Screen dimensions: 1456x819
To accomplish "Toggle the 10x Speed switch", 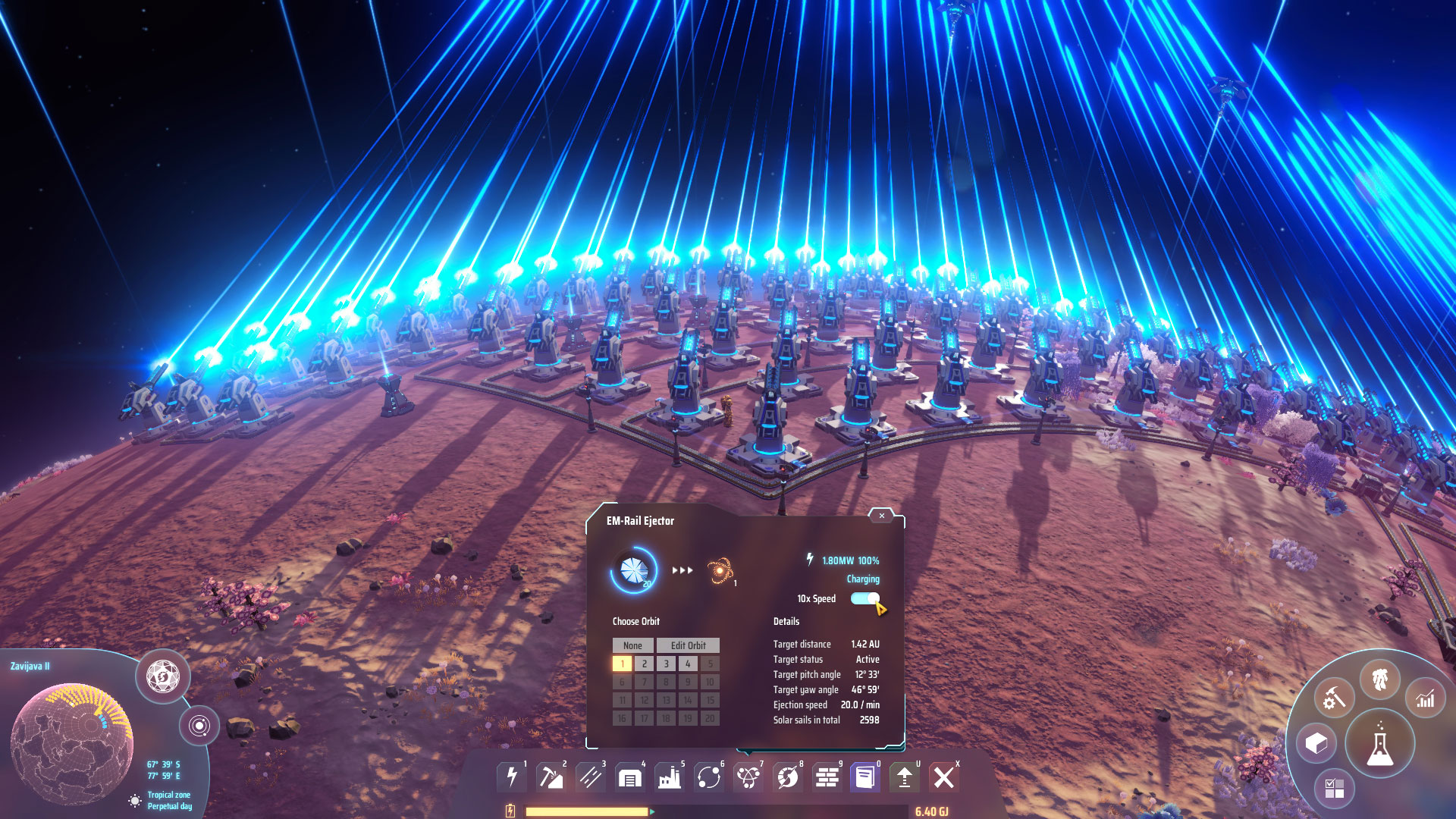I will tap(864, 598).
